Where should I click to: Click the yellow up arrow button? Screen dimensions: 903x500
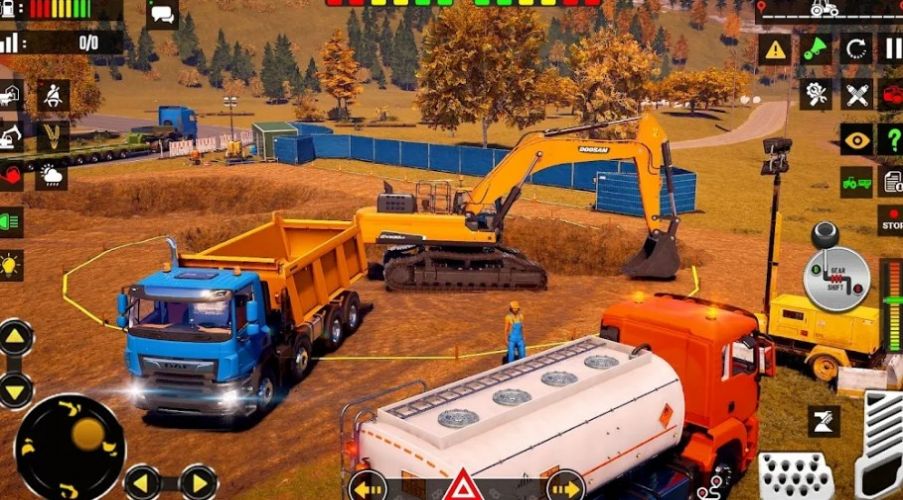point(15,338)
